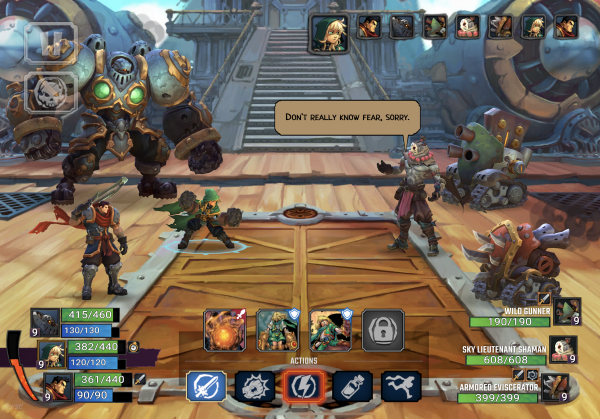Open the fist abilities action category
Viewport: 600px width, 419px height.
click(253, 387)
